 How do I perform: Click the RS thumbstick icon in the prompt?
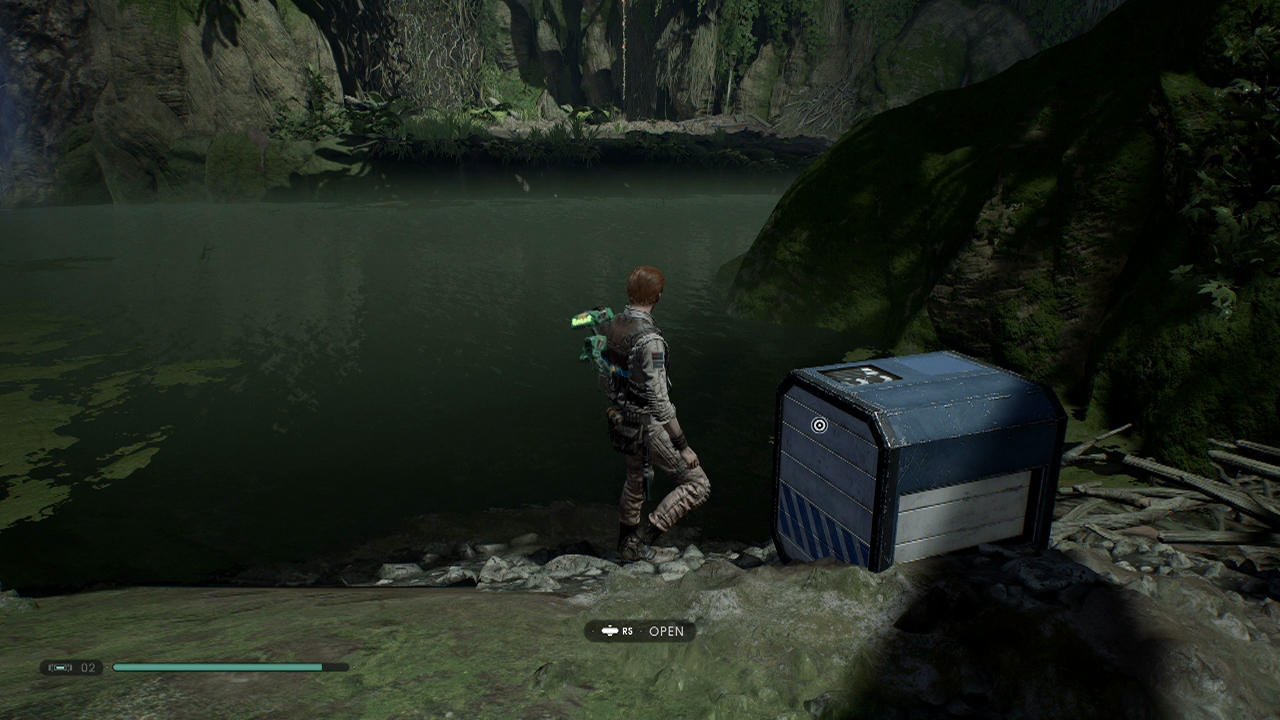tap(610, 630)
